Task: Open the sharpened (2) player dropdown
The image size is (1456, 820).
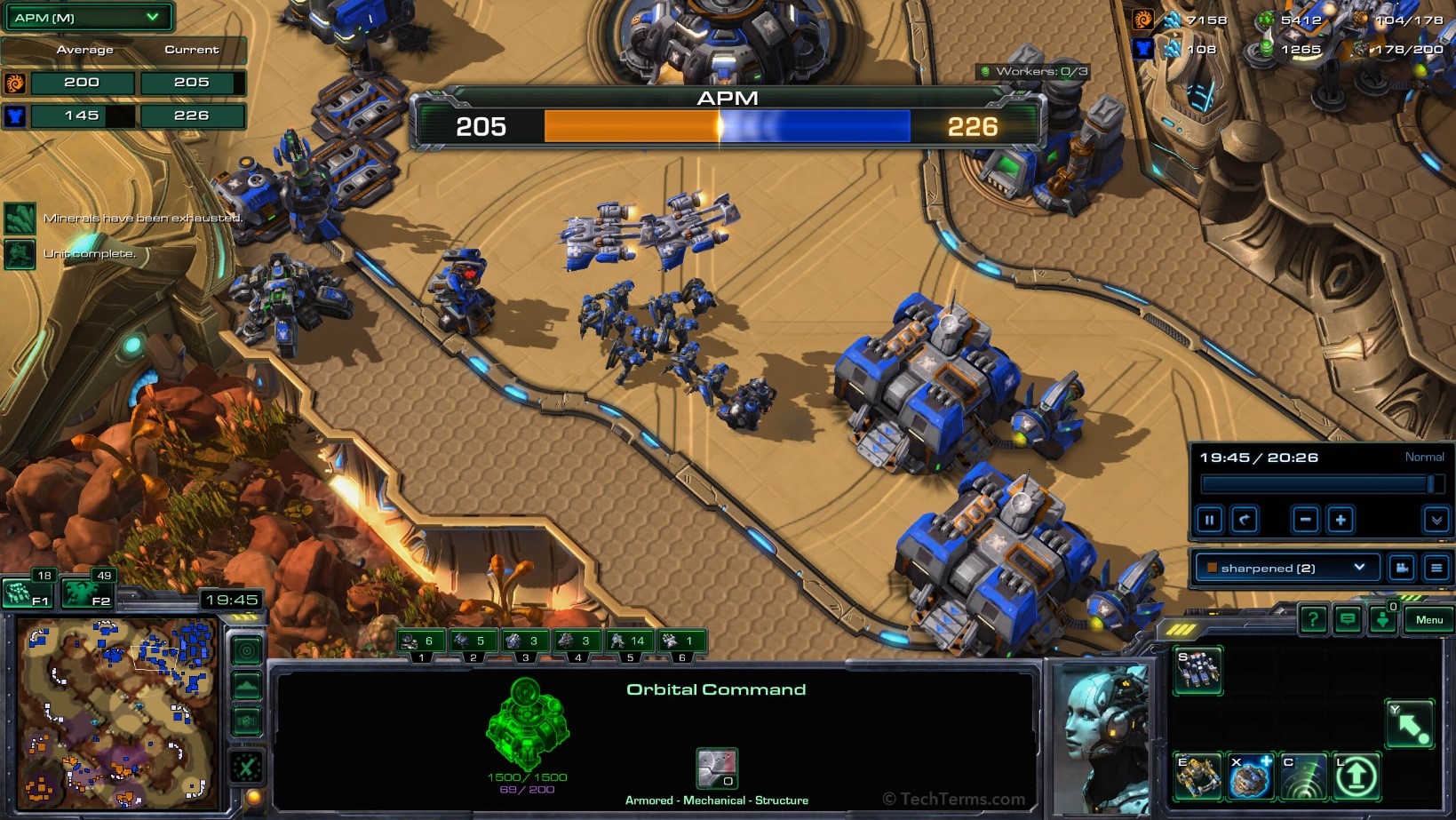Action: coord(1287,568)
